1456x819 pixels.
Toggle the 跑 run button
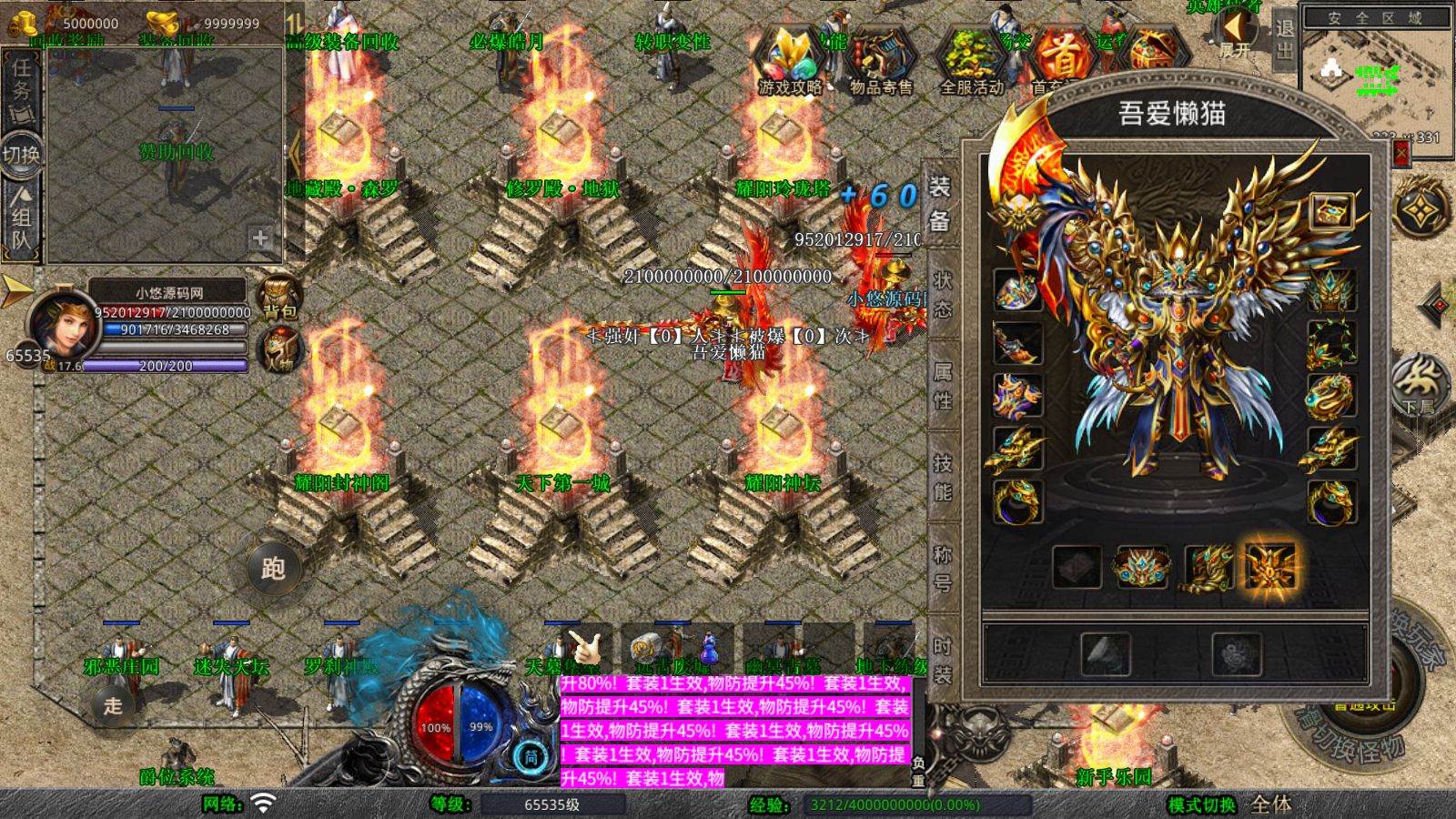tap(273, 569)
